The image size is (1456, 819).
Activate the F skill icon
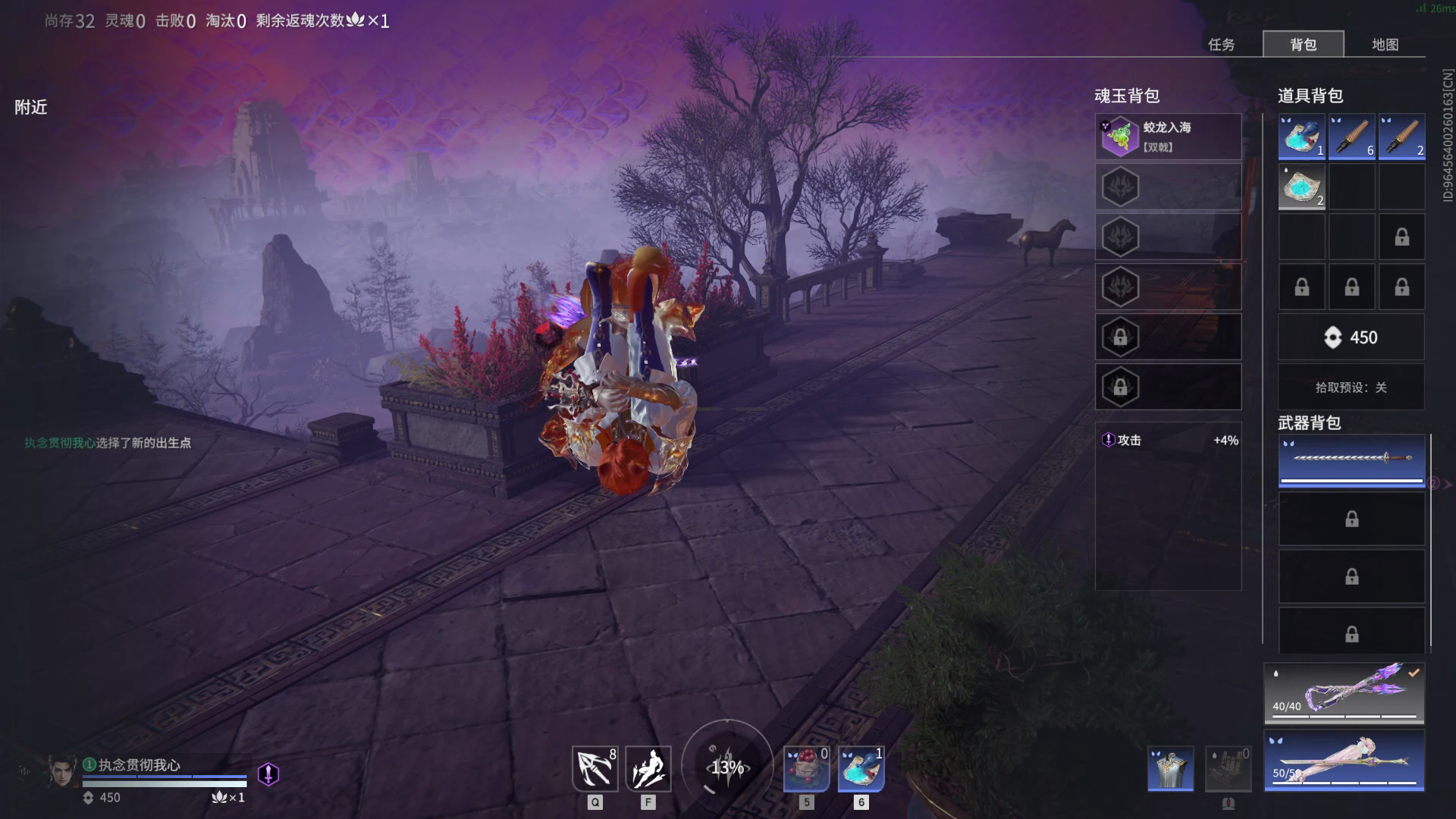(648, 769)
